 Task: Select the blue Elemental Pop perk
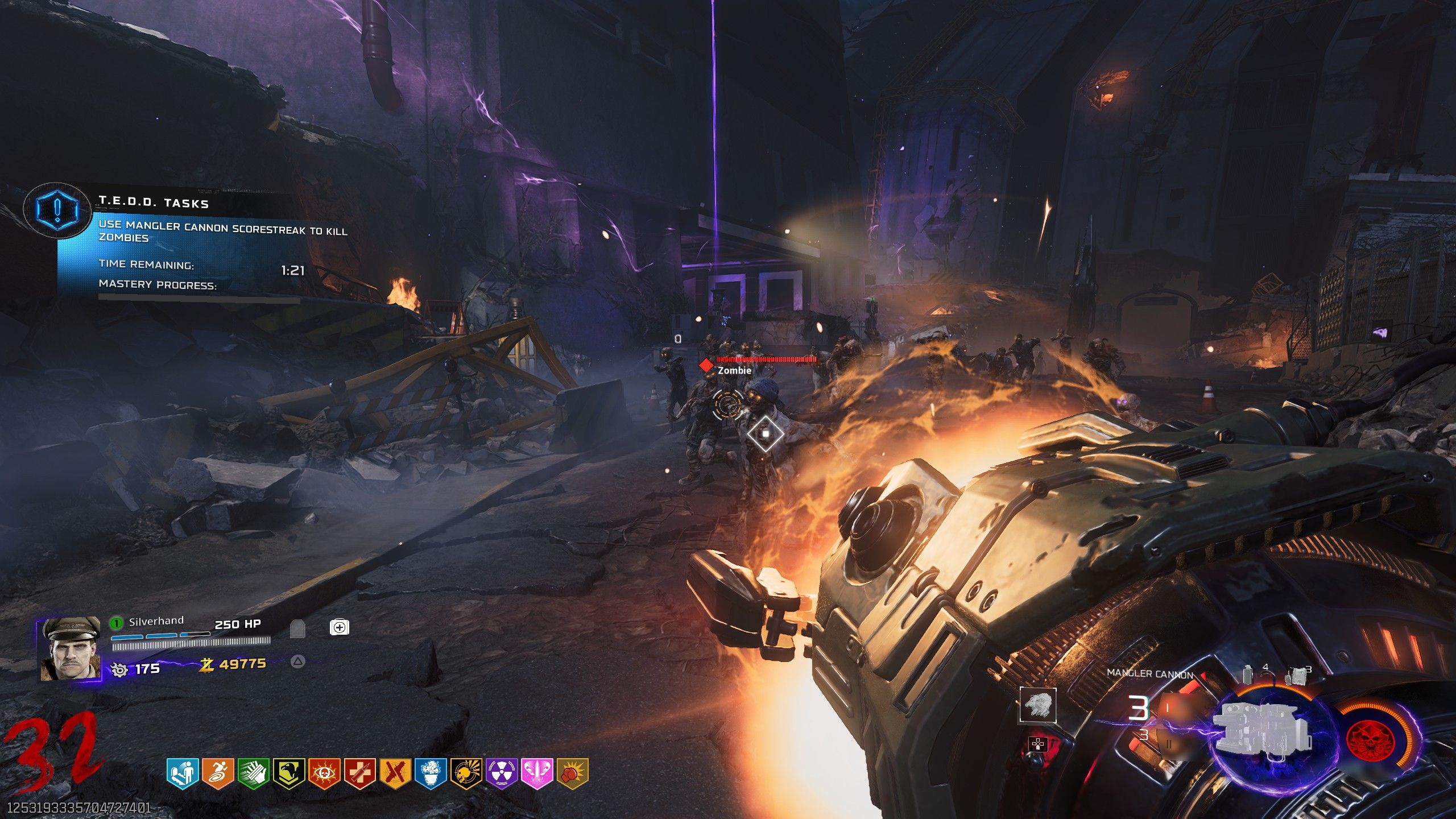point(431,773)
